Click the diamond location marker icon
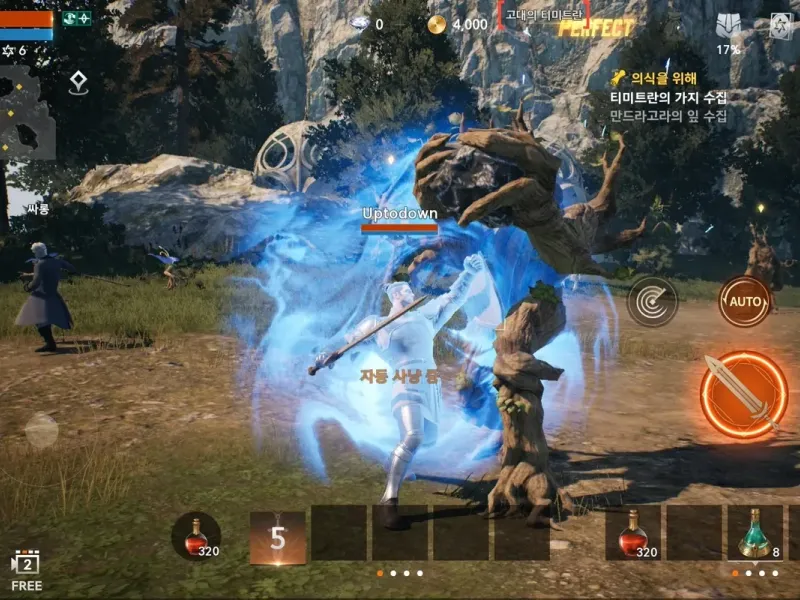Viewport: 800px width, 600px height. click(79, 84)
